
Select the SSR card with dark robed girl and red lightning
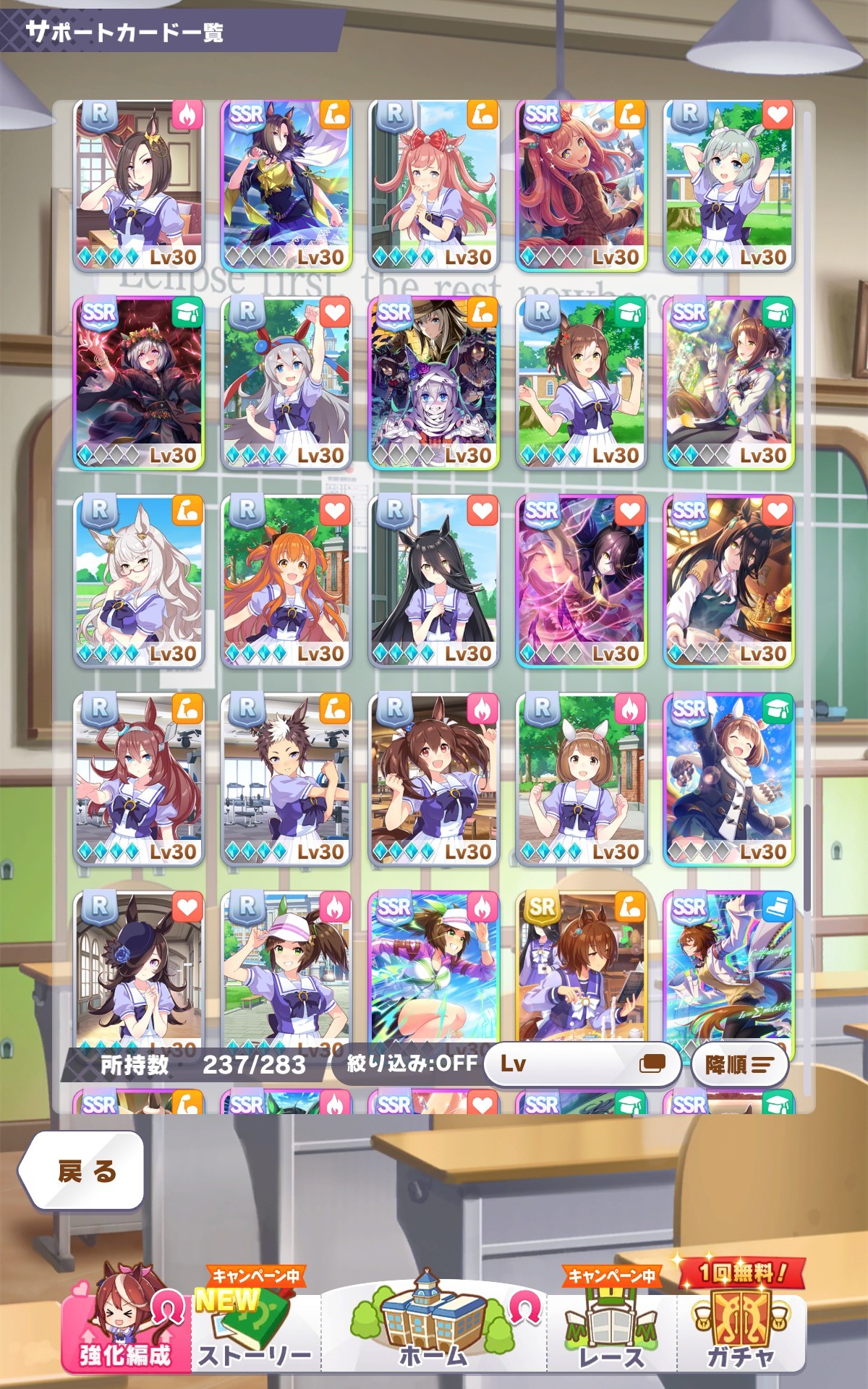click(139, 383)
